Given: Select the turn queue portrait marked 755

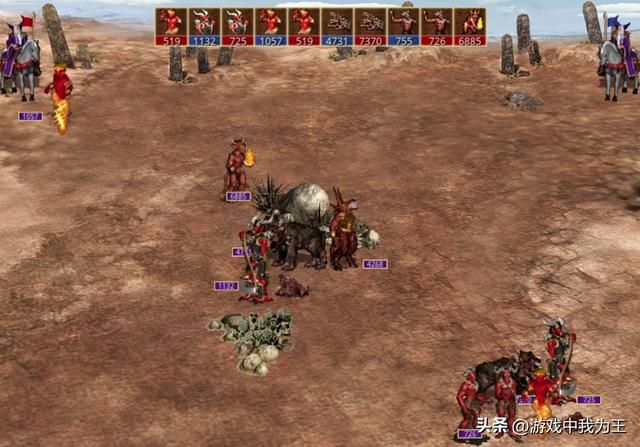Looking at the screenshot, I should coord(403,26).
